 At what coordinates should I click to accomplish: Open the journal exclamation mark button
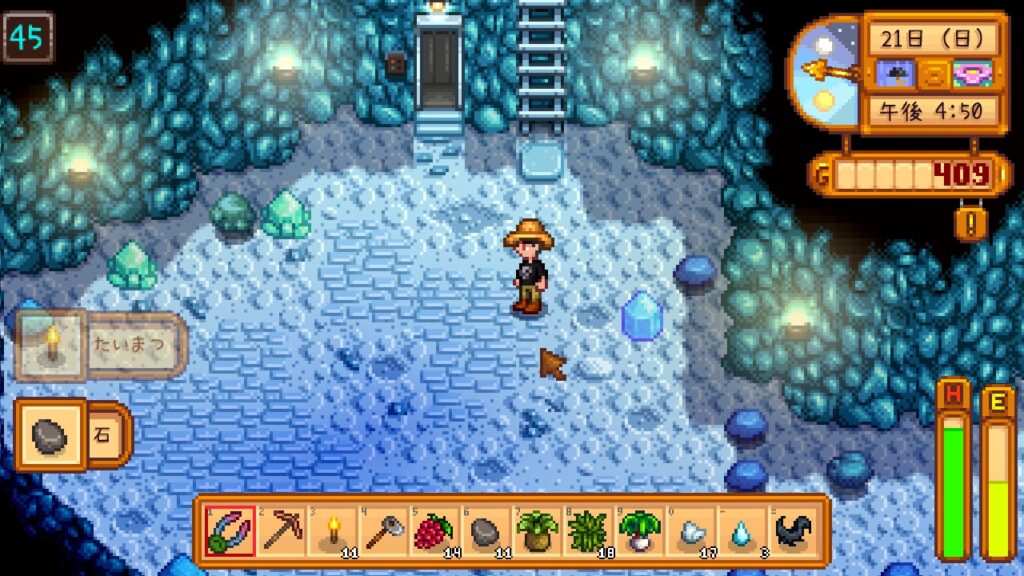970,221
